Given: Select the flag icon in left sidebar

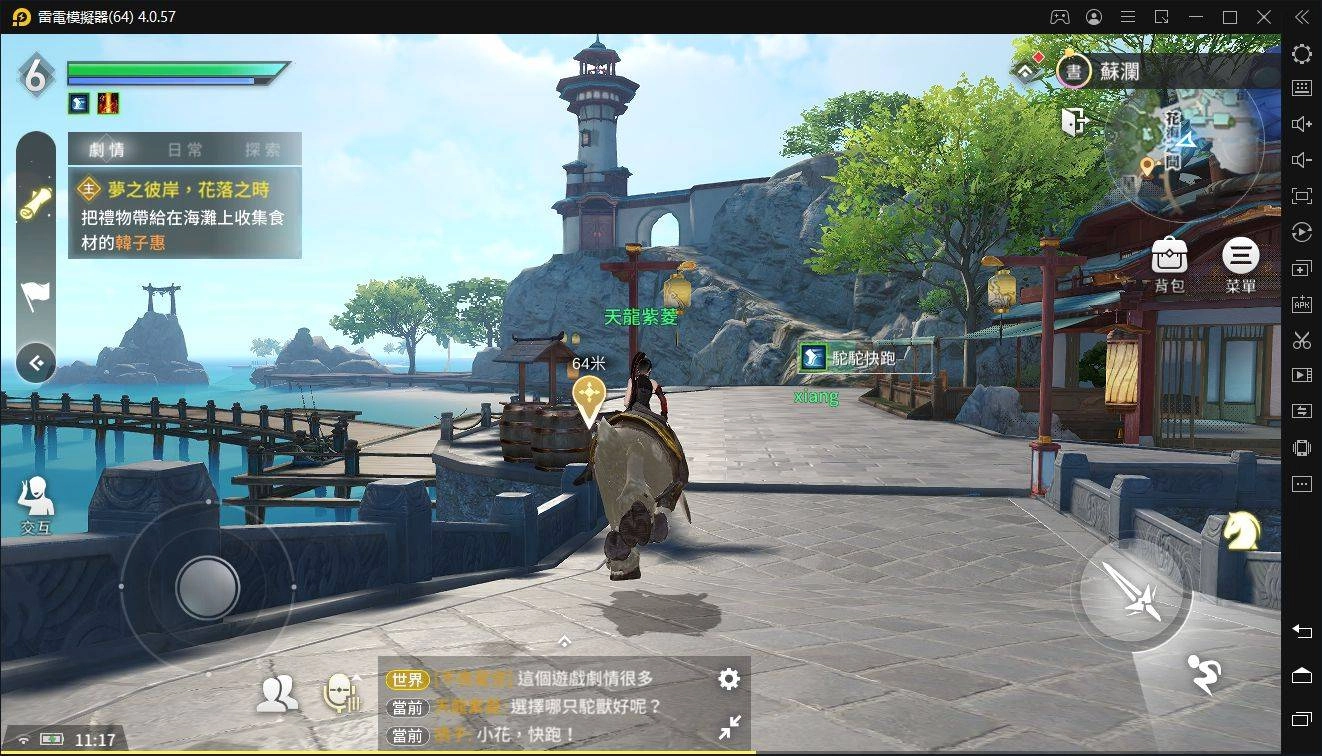Looking at the screenshot, I should coord(36,294).
